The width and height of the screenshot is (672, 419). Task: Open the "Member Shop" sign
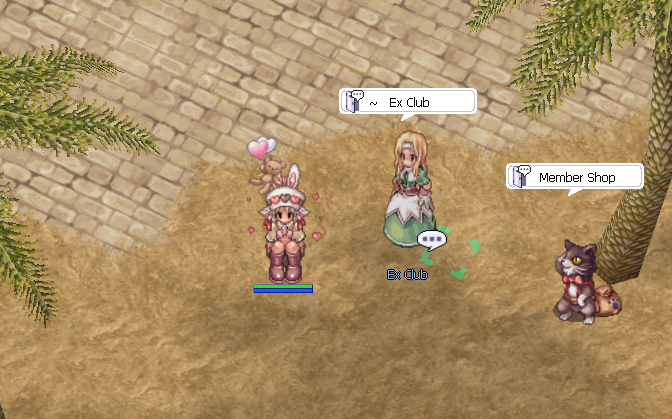(x=574, y=177)
